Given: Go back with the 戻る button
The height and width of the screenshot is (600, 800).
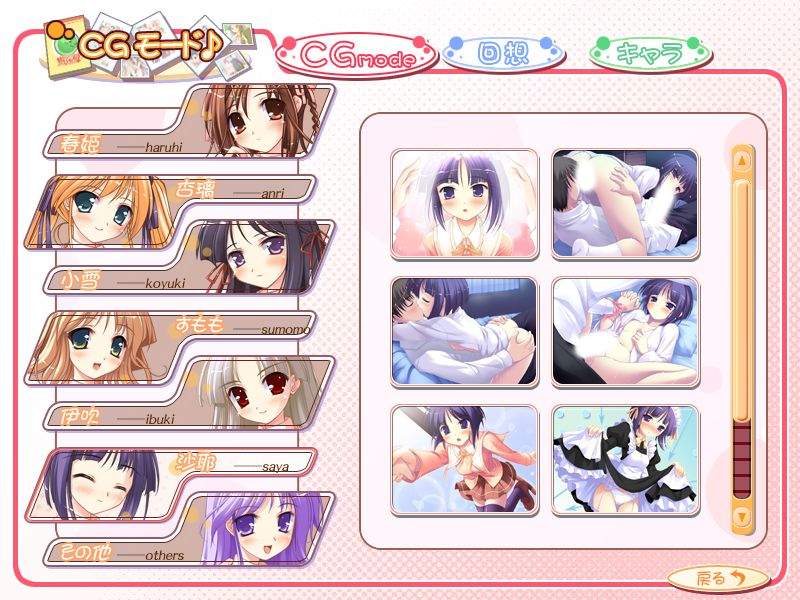Looking at the screenshot, I should tap(718, 577).
